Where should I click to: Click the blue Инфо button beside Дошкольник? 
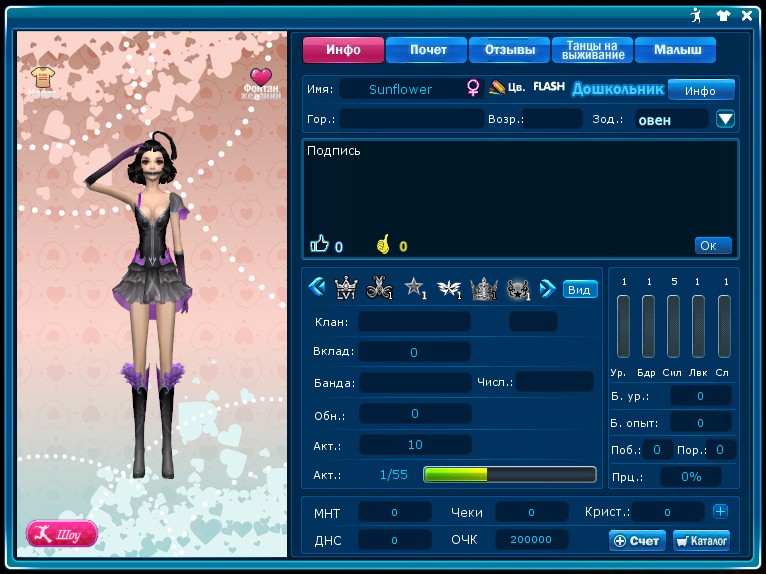click(x=700, y=90)
